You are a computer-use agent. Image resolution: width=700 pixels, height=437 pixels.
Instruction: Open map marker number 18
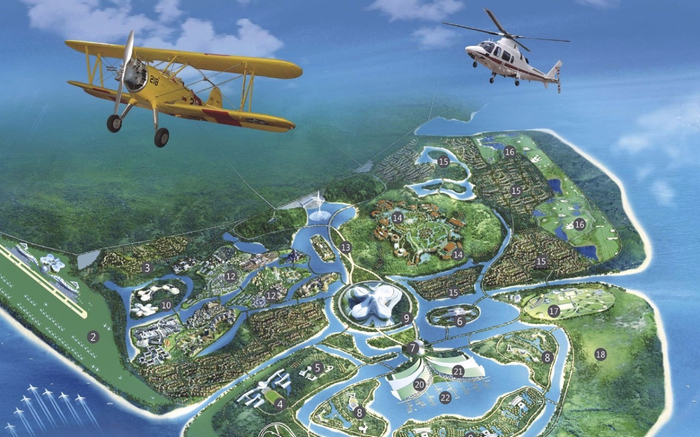(x=600, y=354)
